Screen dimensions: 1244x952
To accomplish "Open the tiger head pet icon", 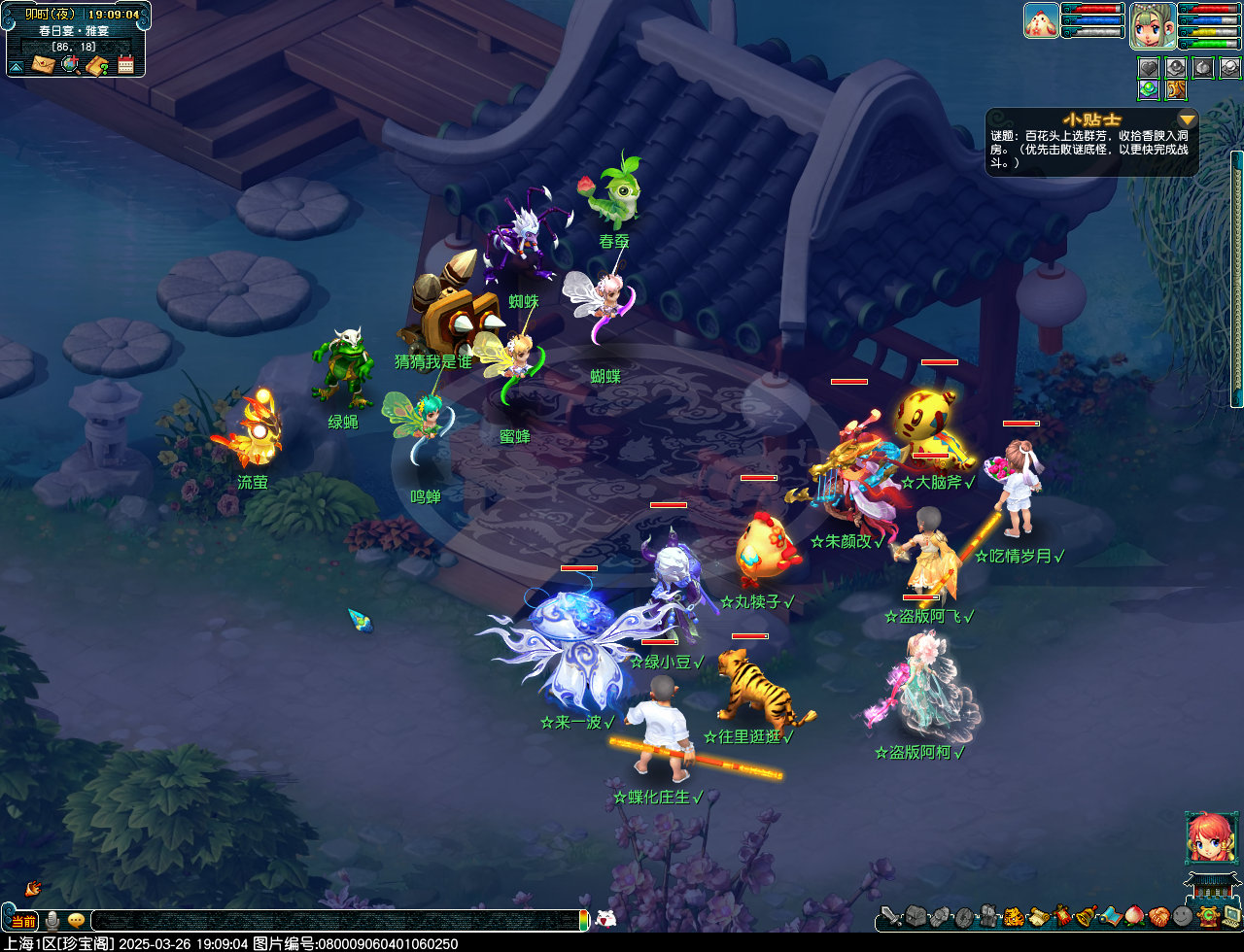I will tap(1014, 915).
